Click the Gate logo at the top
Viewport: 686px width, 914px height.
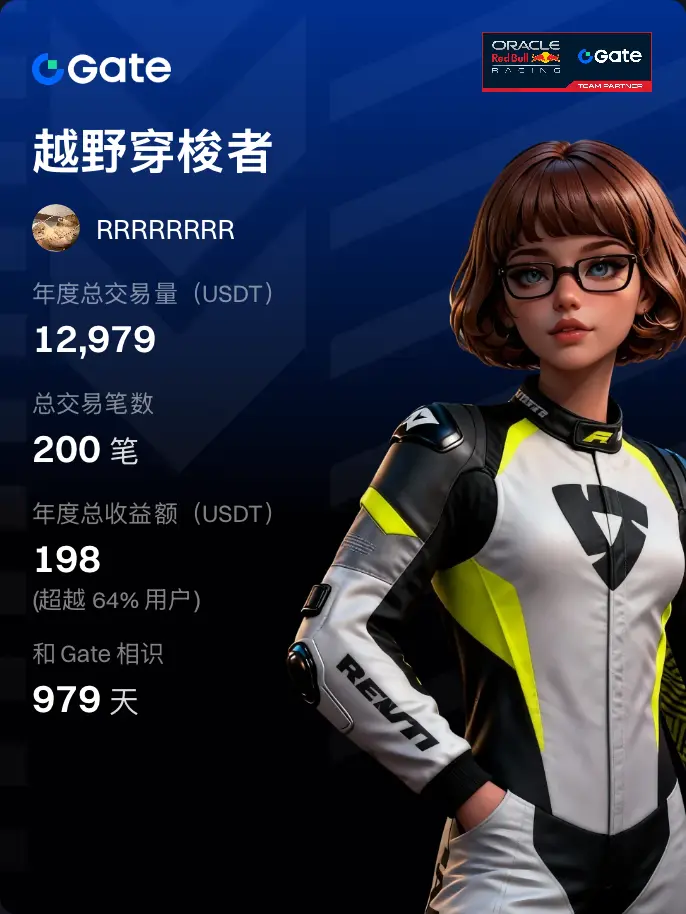tap(101, 69)
